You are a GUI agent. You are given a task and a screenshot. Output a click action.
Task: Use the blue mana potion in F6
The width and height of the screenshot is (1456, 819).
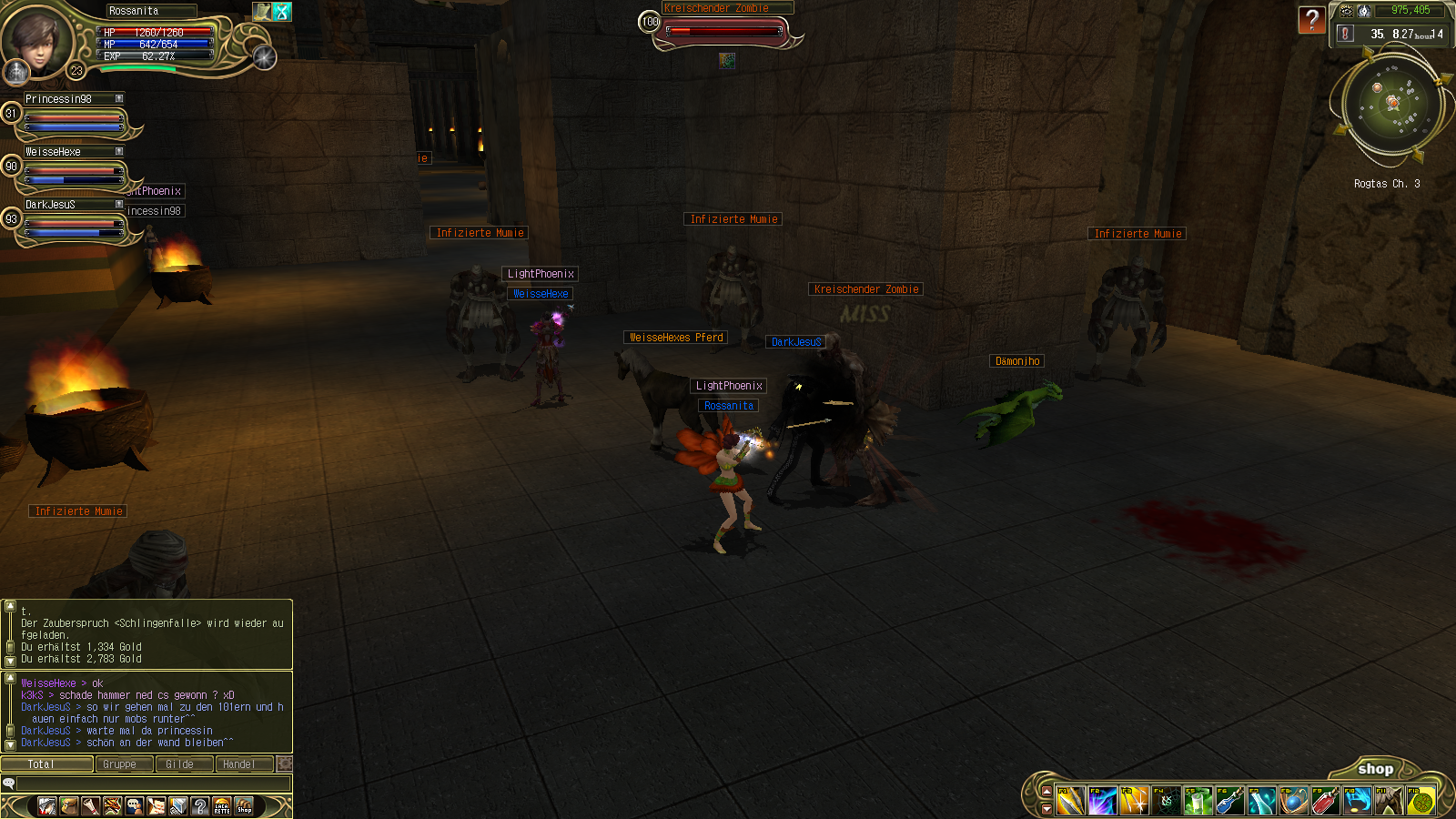pyautogui.click(x=1229, y=802)
